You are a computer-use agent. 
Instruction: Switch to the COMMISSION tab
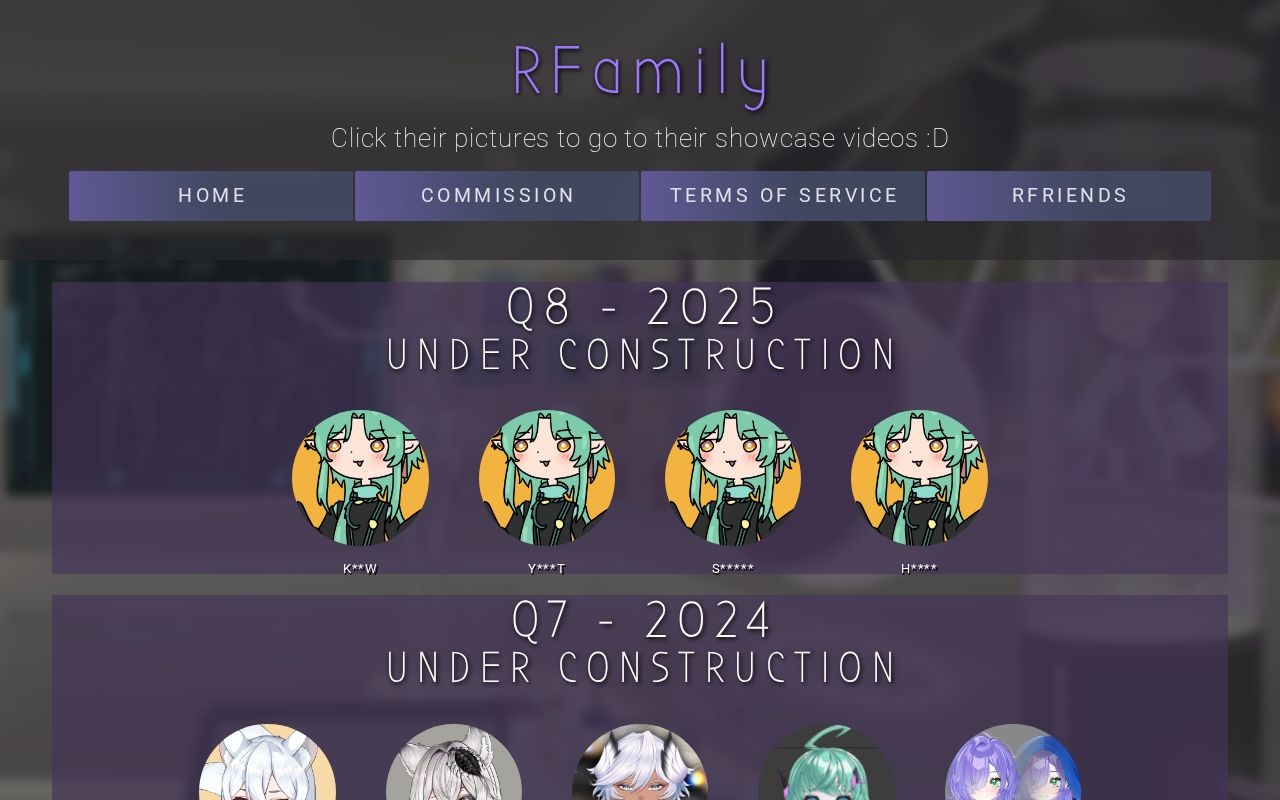tap(497, 195)
